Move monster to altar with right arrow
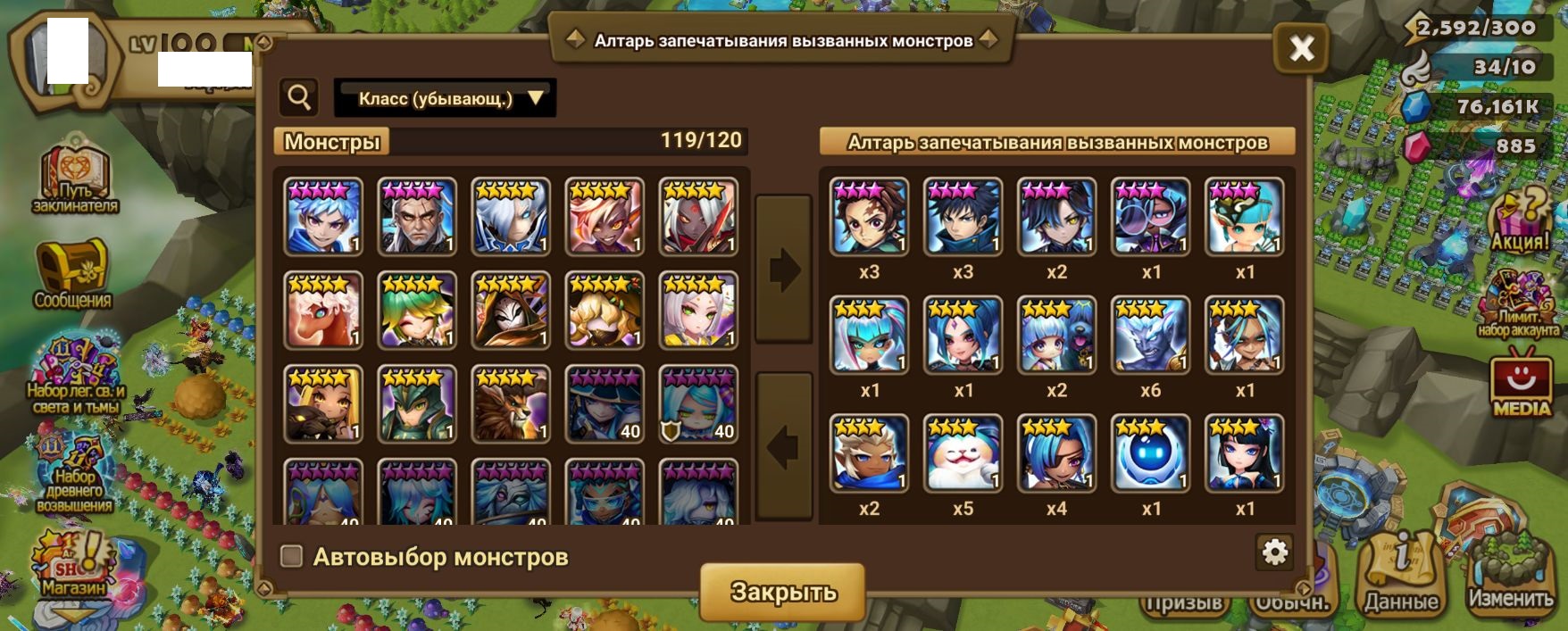 tap(784, 269)
